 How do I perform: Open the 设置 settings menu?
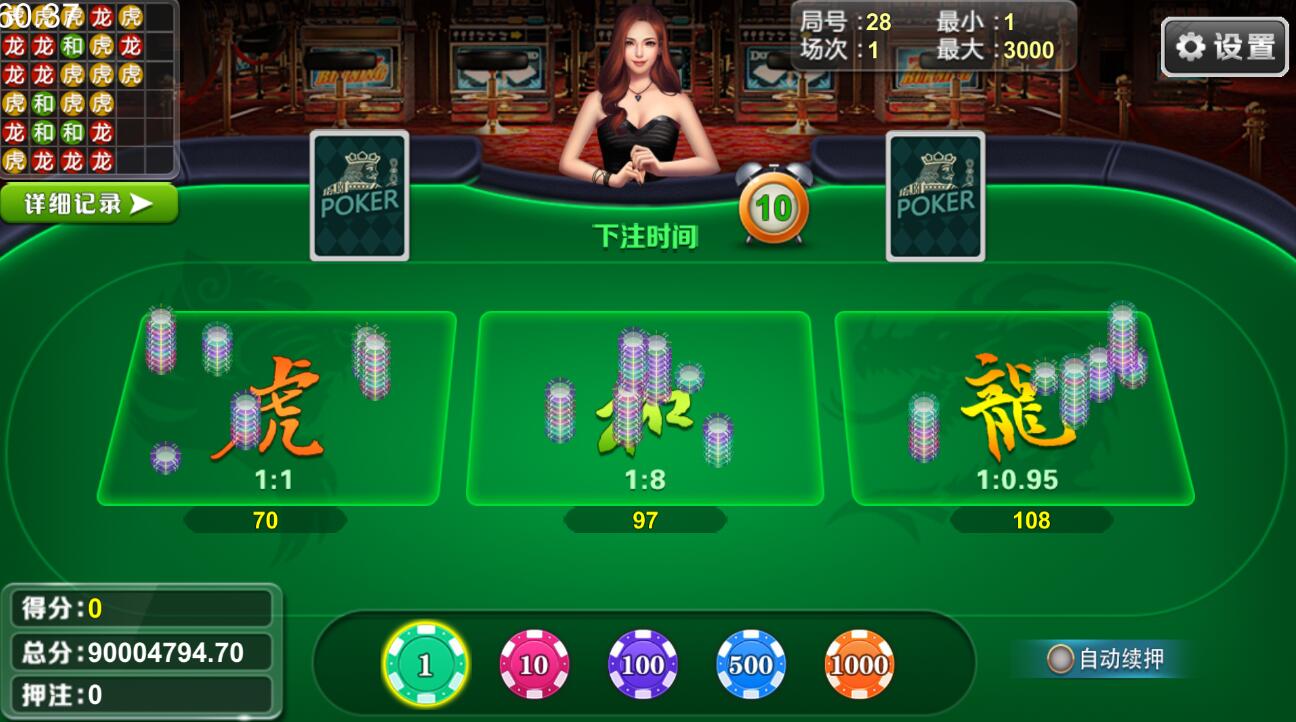[x=1223, y=47]
